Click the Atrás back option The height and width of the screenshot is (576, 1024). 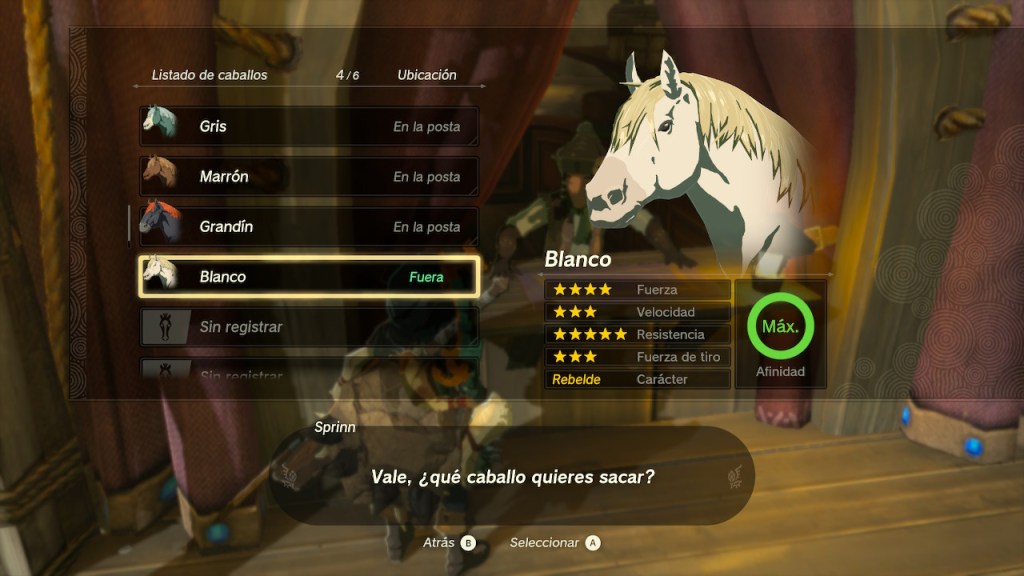point(449,542)
